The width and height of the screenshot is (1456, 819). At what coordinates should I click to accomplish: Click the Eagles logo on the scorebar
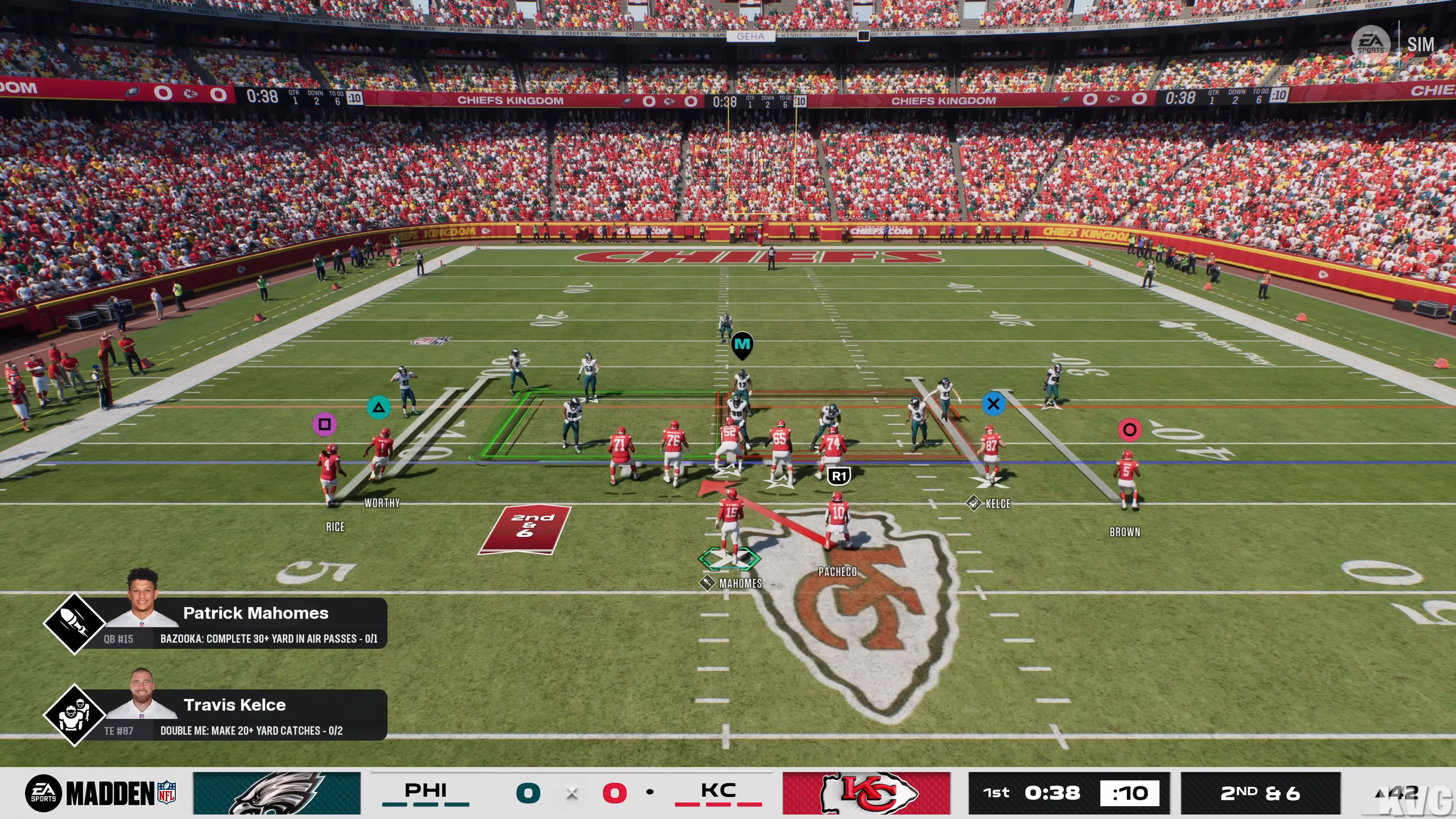pyautogui.click(x=277, y=793)
